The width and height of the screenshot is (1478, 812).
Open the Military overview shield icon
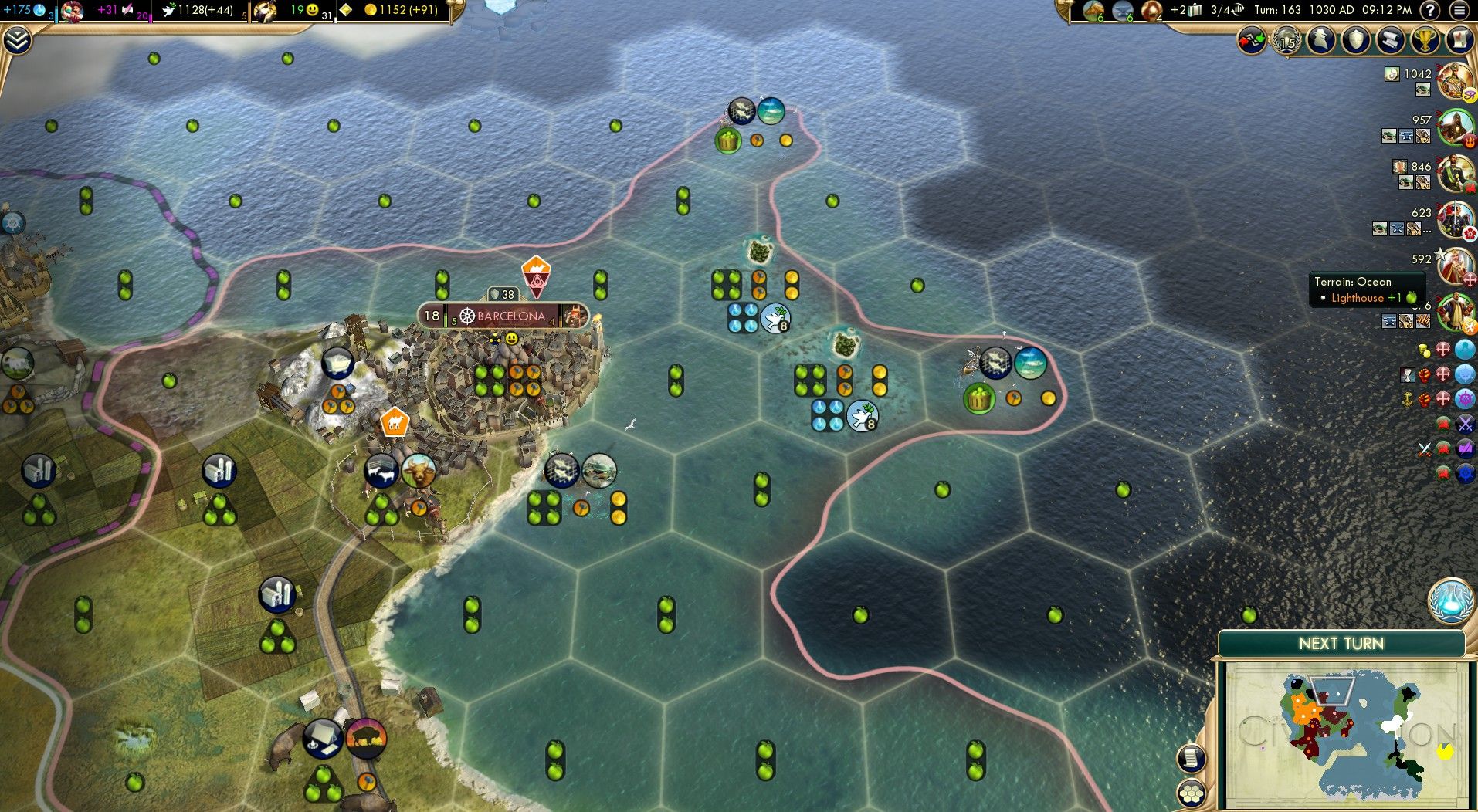coord(1357,40)
